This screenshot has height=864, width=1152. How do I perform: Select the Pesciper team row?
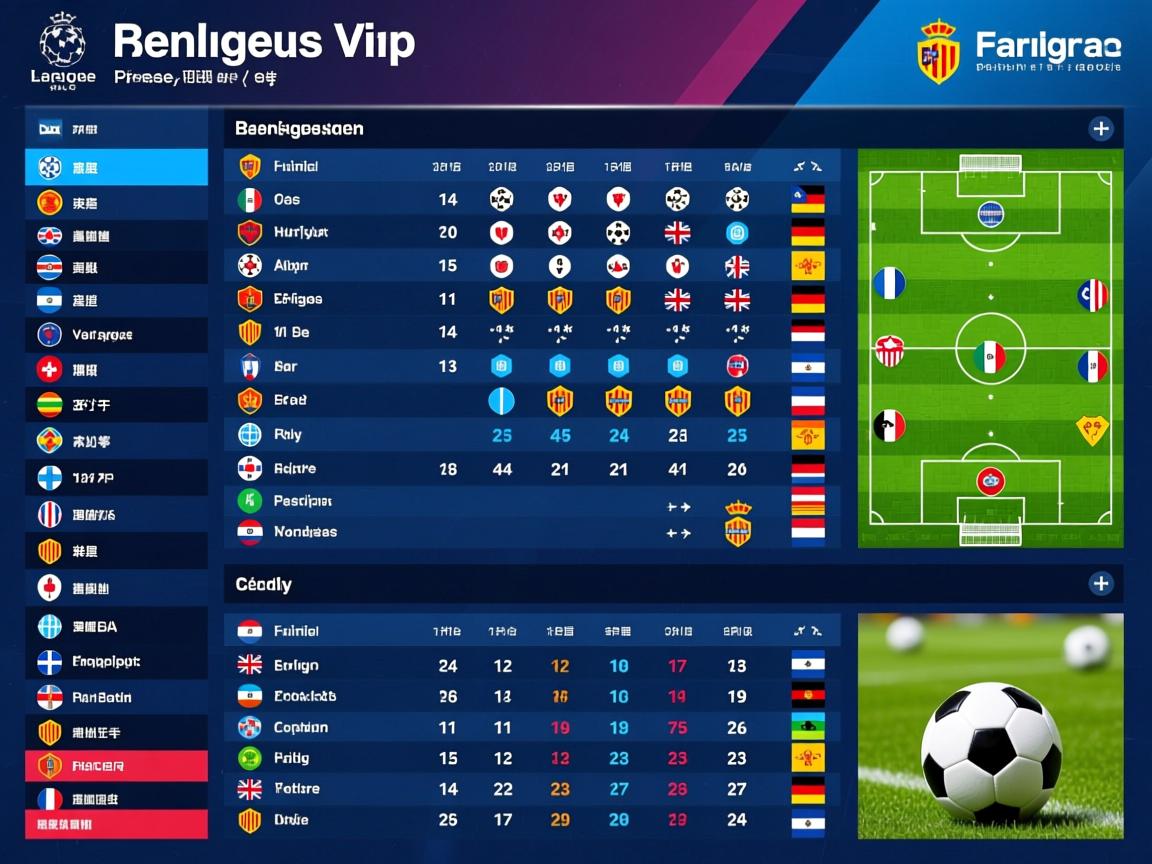302,500
